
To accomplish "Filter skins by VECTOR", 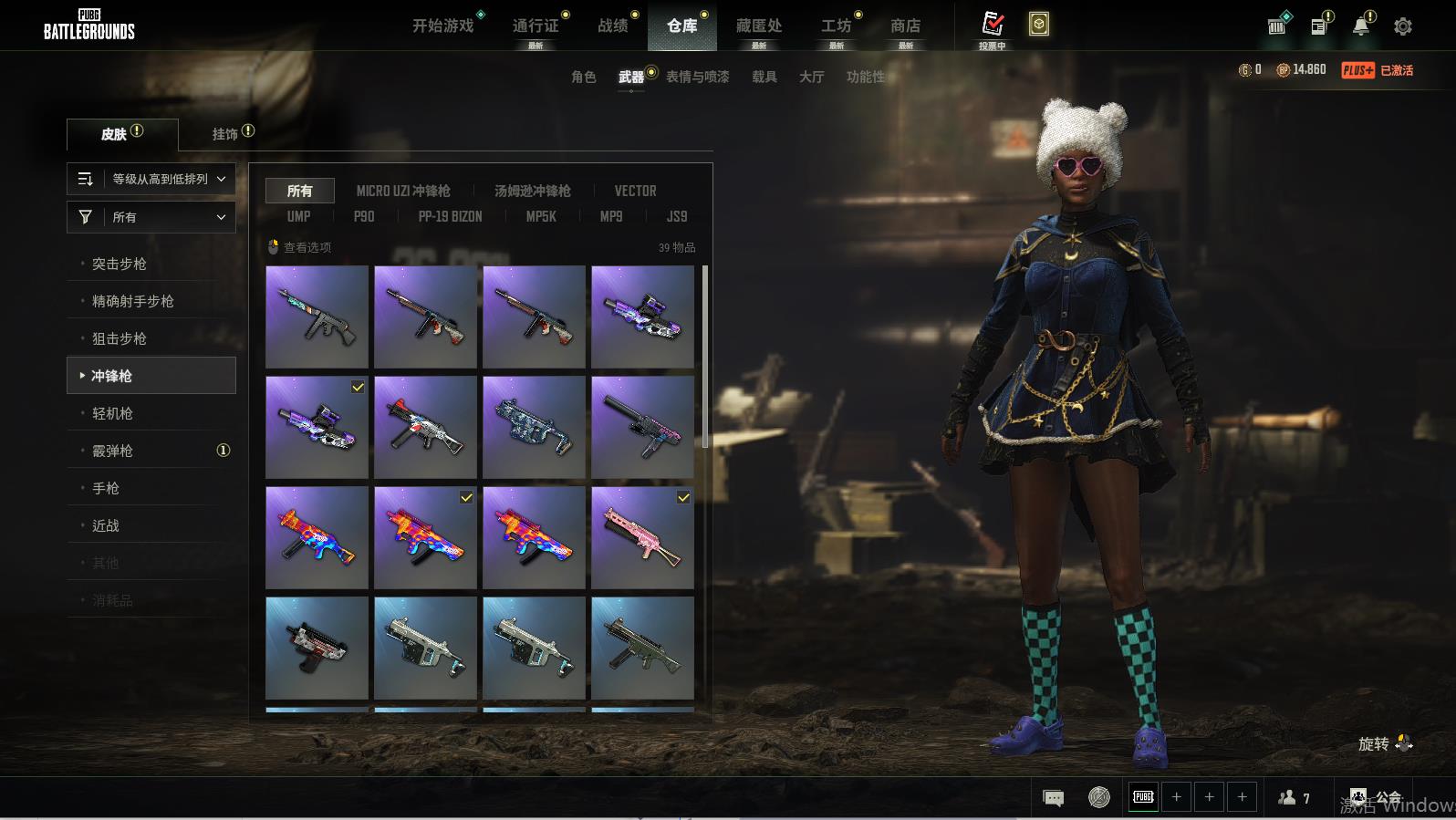I will point(635,191).
